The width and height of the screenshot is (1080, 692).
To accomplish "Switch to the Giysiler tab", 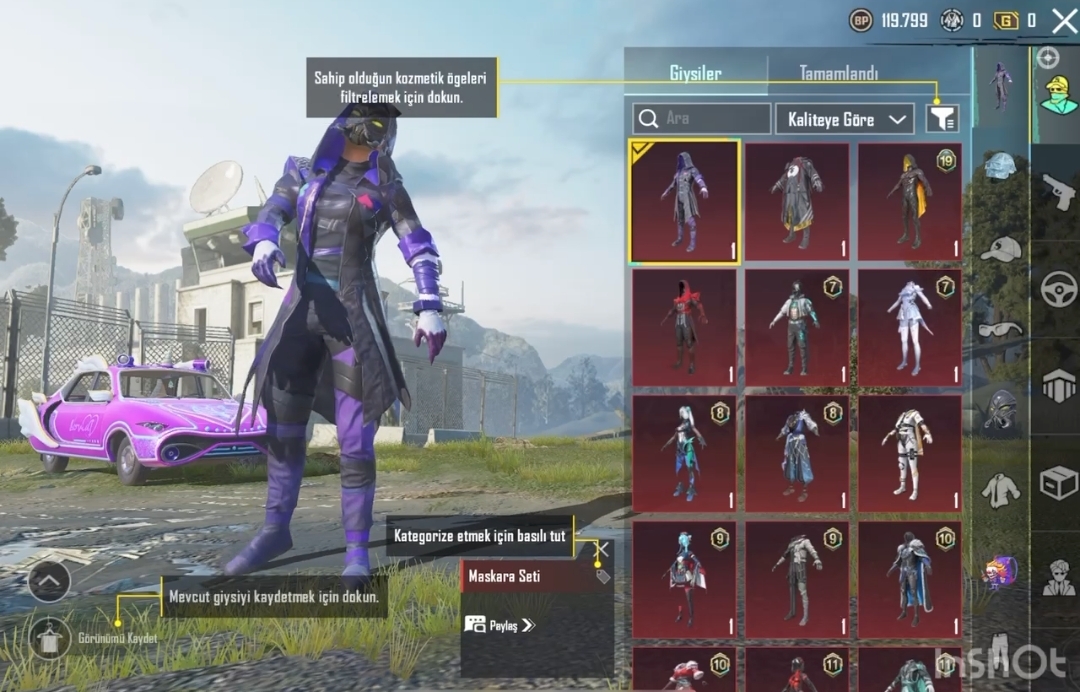I will (695, 73).
